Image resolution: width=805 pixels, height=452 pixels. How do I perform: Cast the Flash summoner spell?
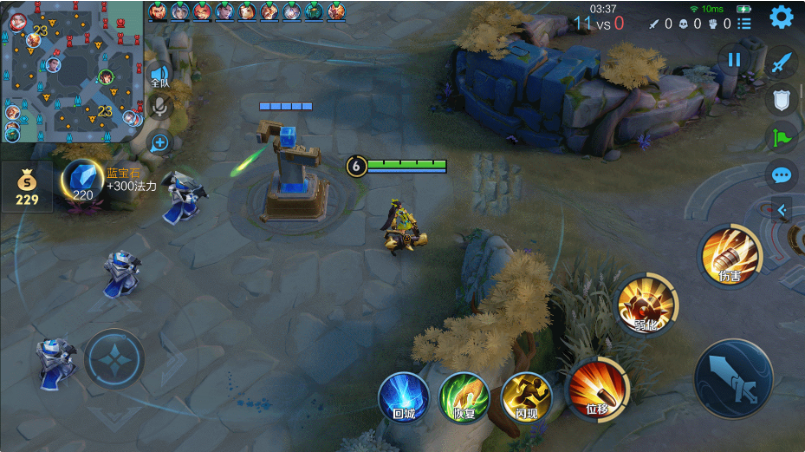[526, 396]
